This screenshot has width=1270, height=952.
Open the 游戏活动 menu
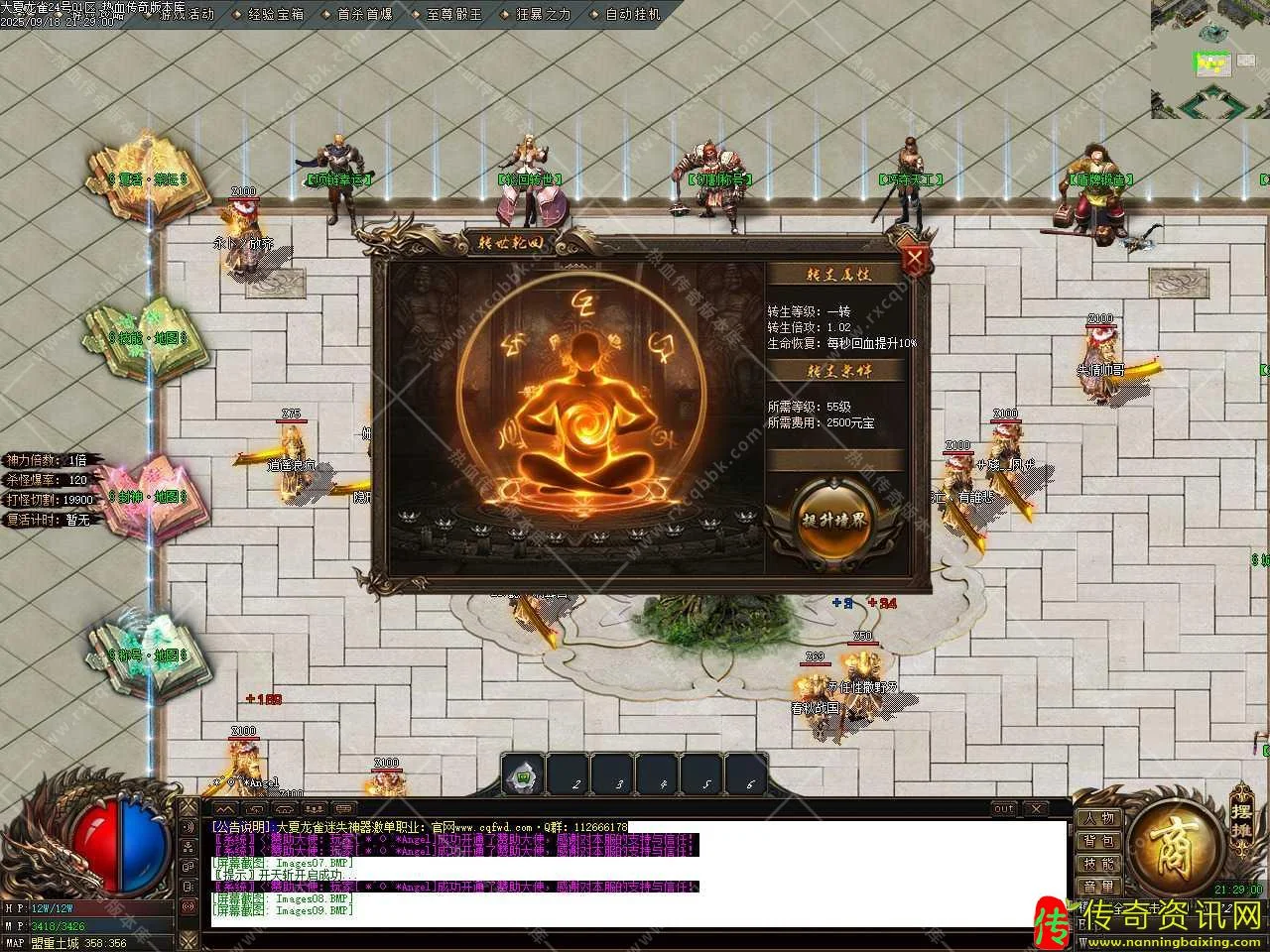(x=185, y=15)
